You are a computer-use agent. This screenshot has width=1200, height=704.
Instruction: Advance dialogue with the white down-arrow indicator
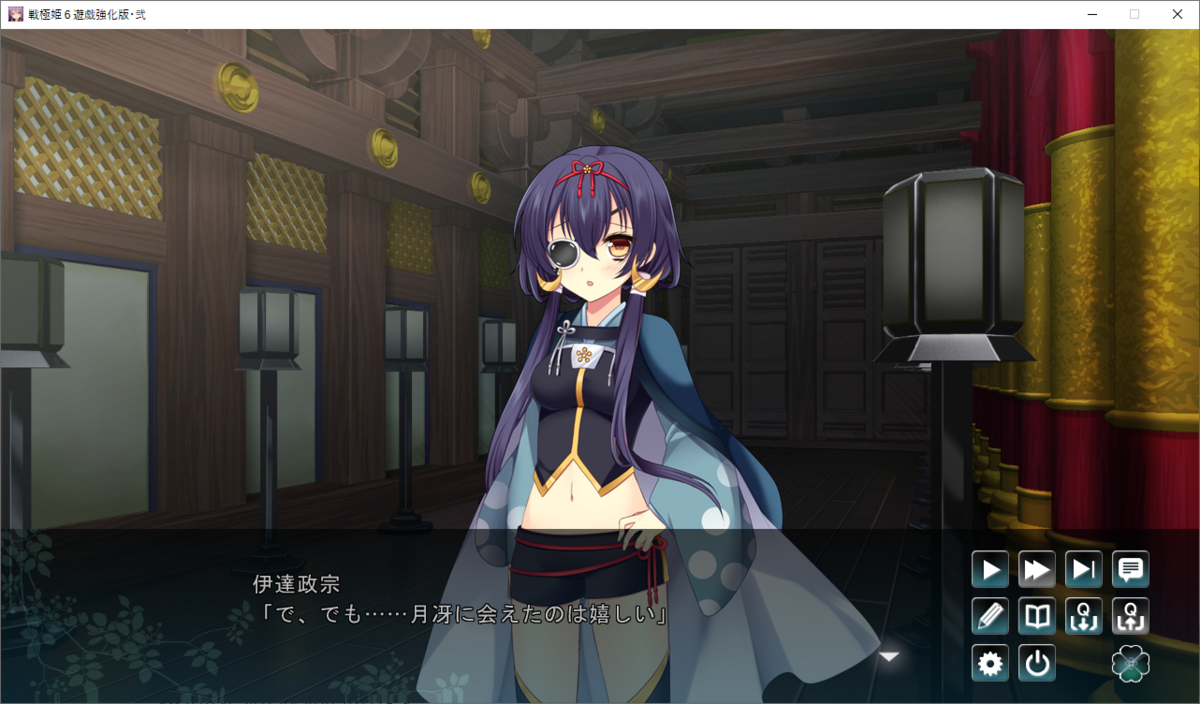[x=889, y=657]
